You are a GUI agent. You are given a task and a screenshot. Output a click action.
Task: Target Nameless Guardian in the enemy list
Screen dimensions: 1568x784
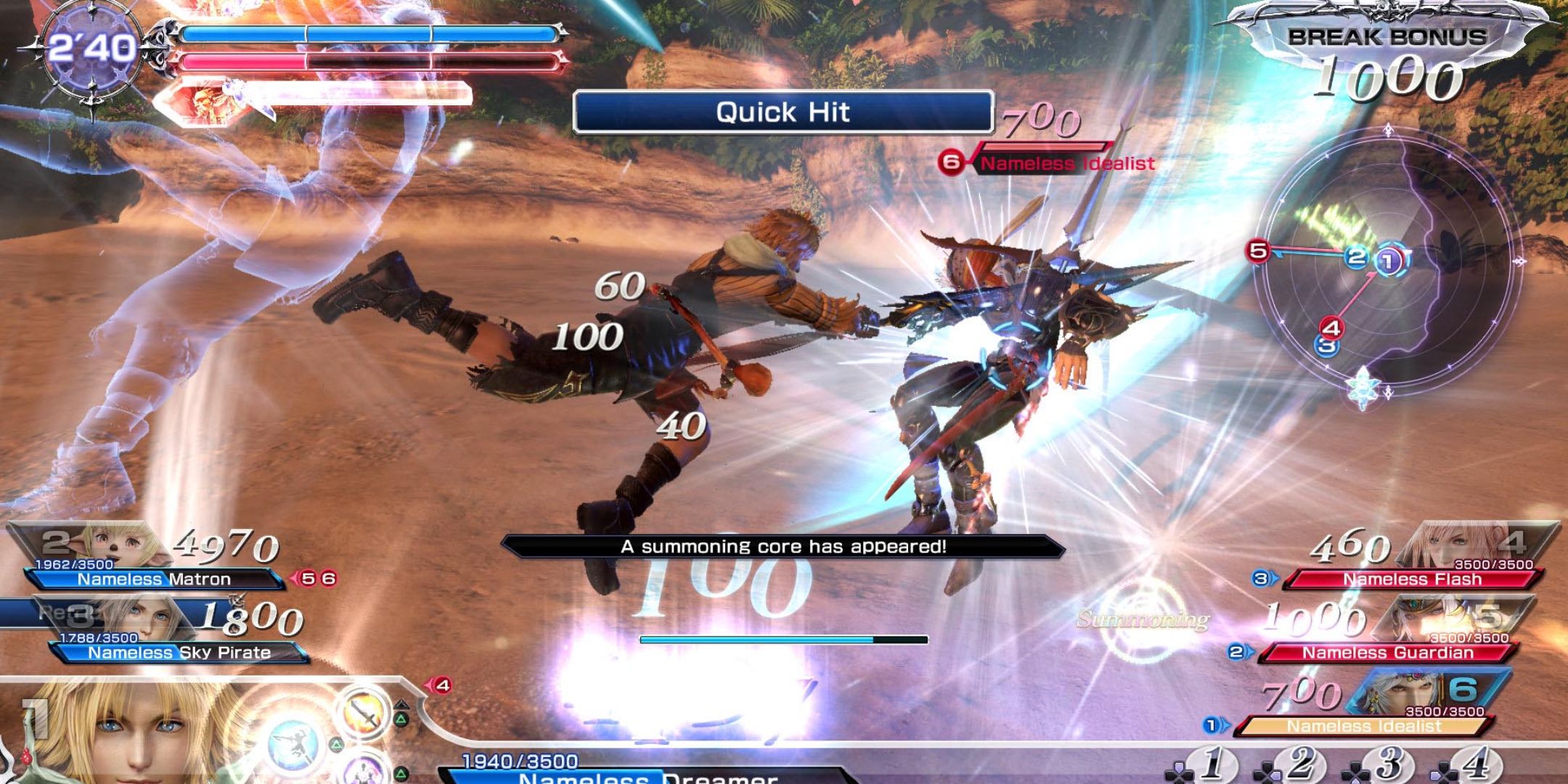[1387, 652]
